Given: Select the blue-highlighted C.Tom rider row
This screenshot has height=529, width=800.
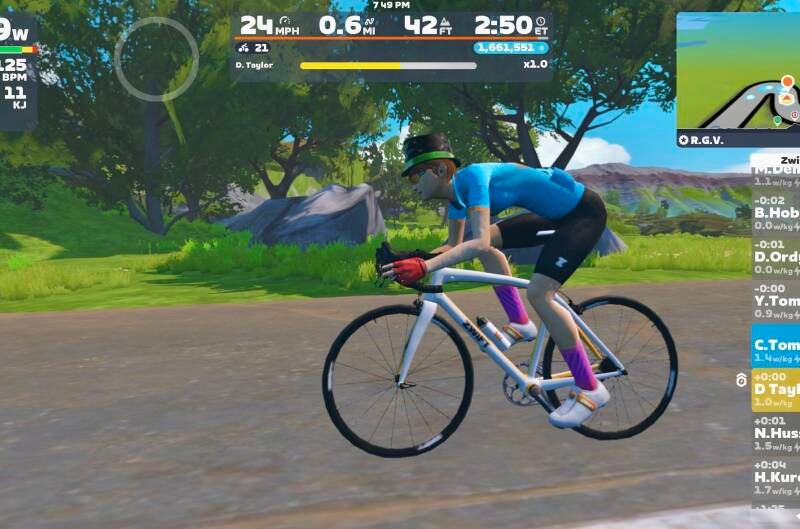Looking at the screenshot, I should (777, 346).
